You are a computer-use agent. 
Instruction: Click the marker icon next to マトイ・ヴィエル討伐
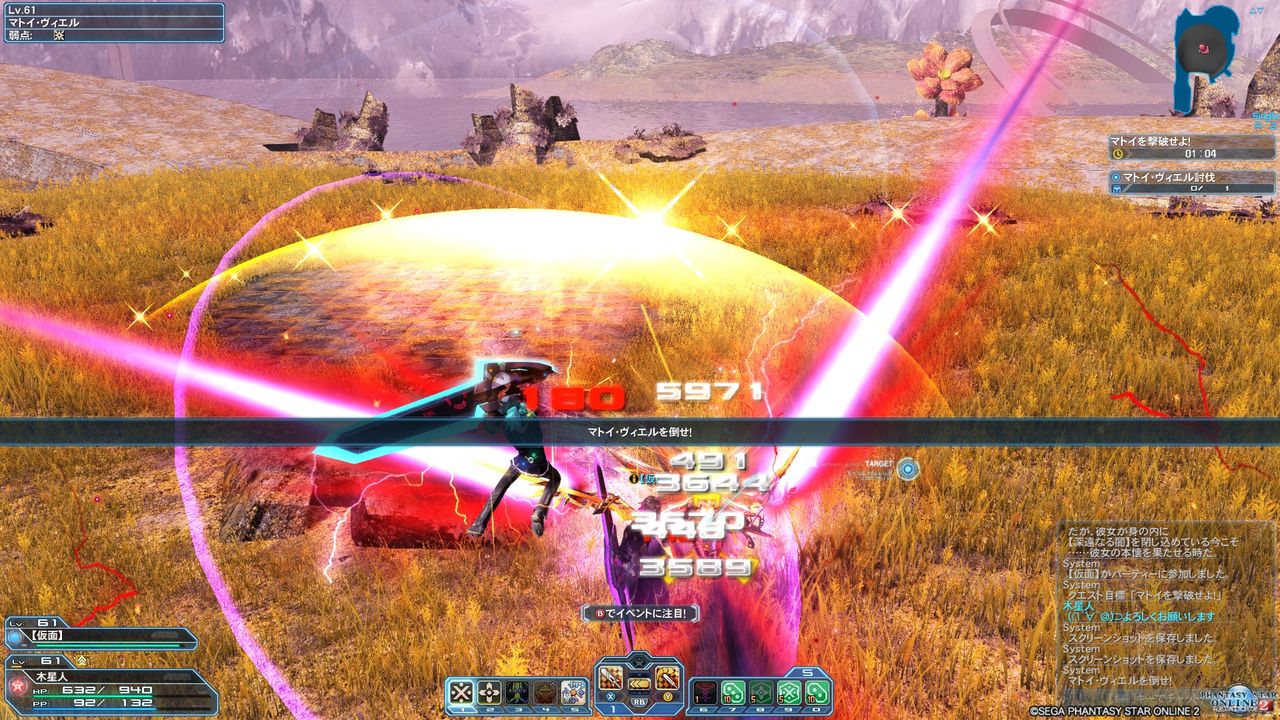click(x=1116, y=177)
